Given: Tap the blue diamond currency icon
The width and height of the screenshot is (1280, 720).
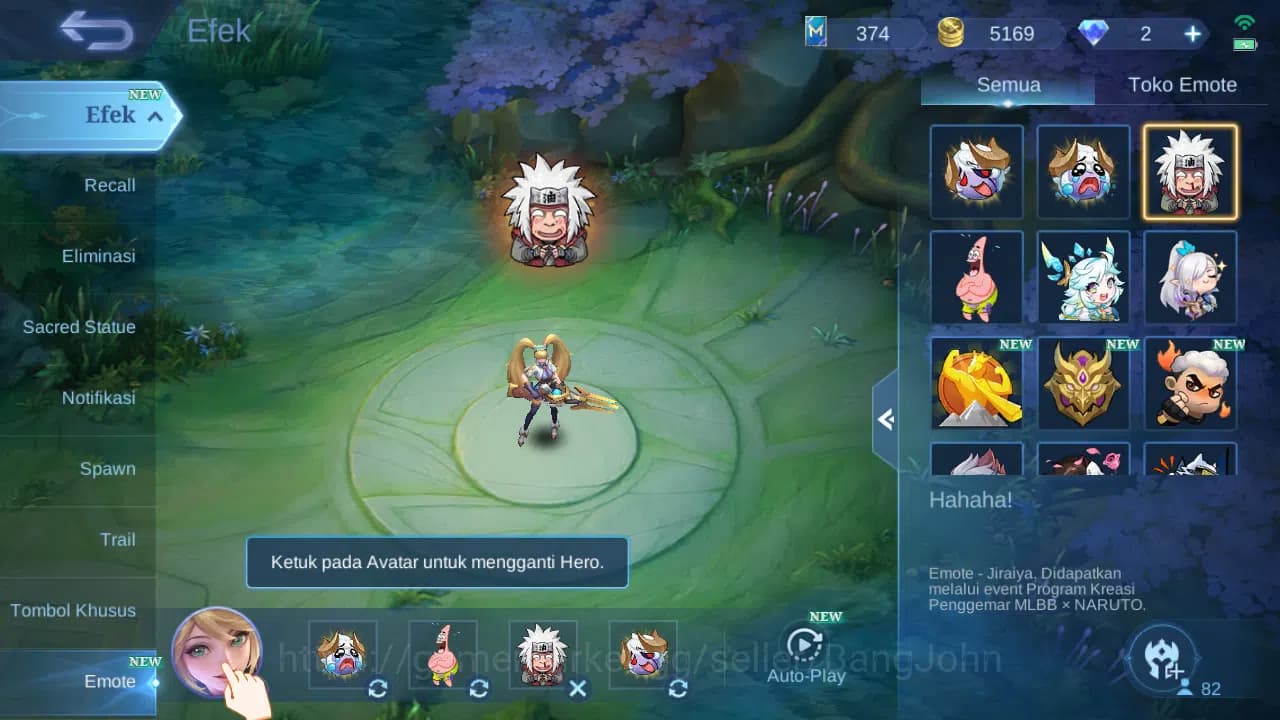Looking at the screenshot, I should click(1096, 33).
